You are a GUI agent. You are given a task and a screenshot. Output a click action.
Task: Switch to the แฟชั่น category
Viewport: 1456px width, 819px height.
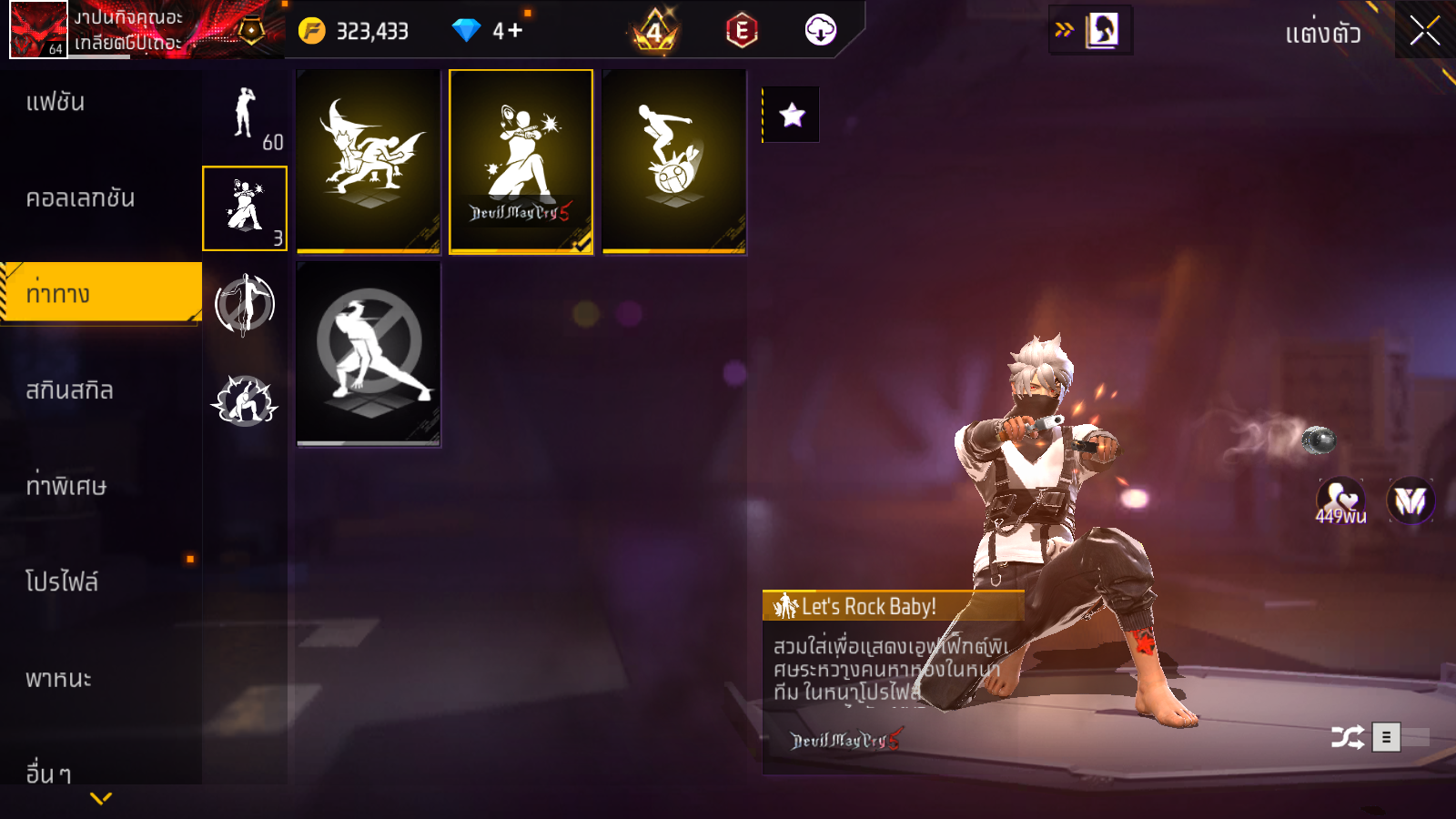56,102
